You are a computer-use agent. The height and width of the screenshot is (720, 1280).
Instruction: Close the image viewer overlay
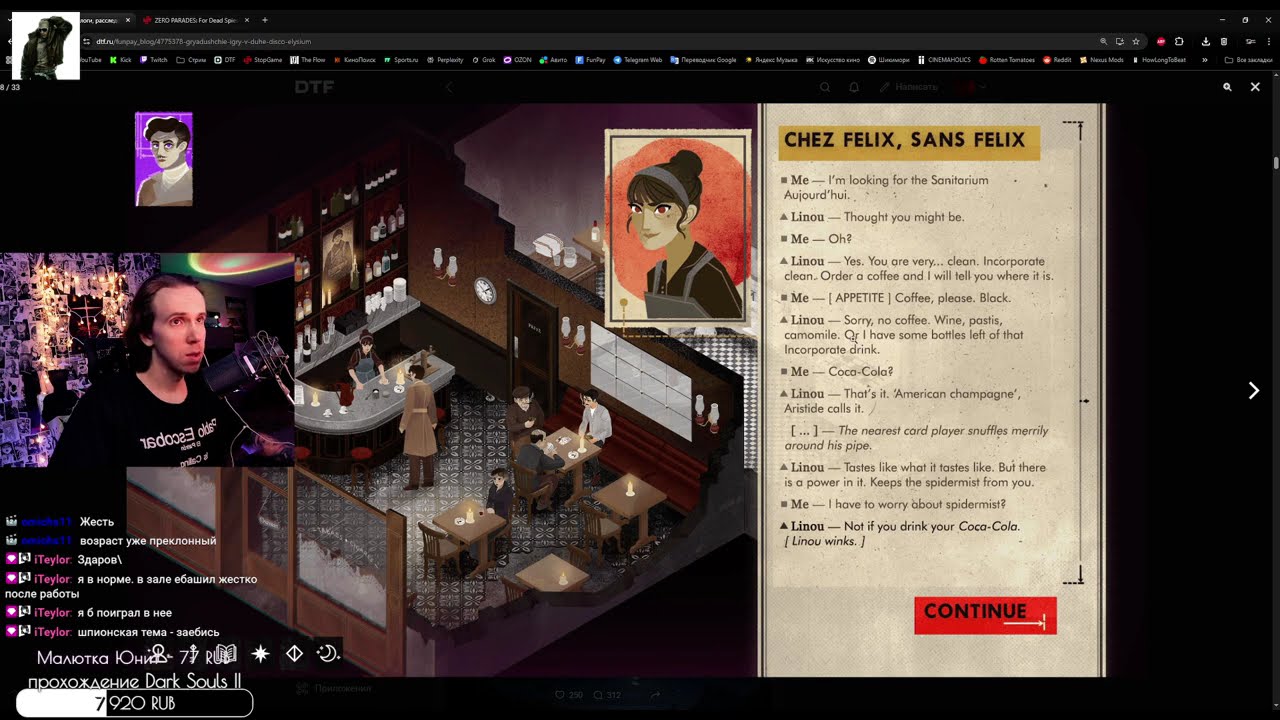(1255, 87)
